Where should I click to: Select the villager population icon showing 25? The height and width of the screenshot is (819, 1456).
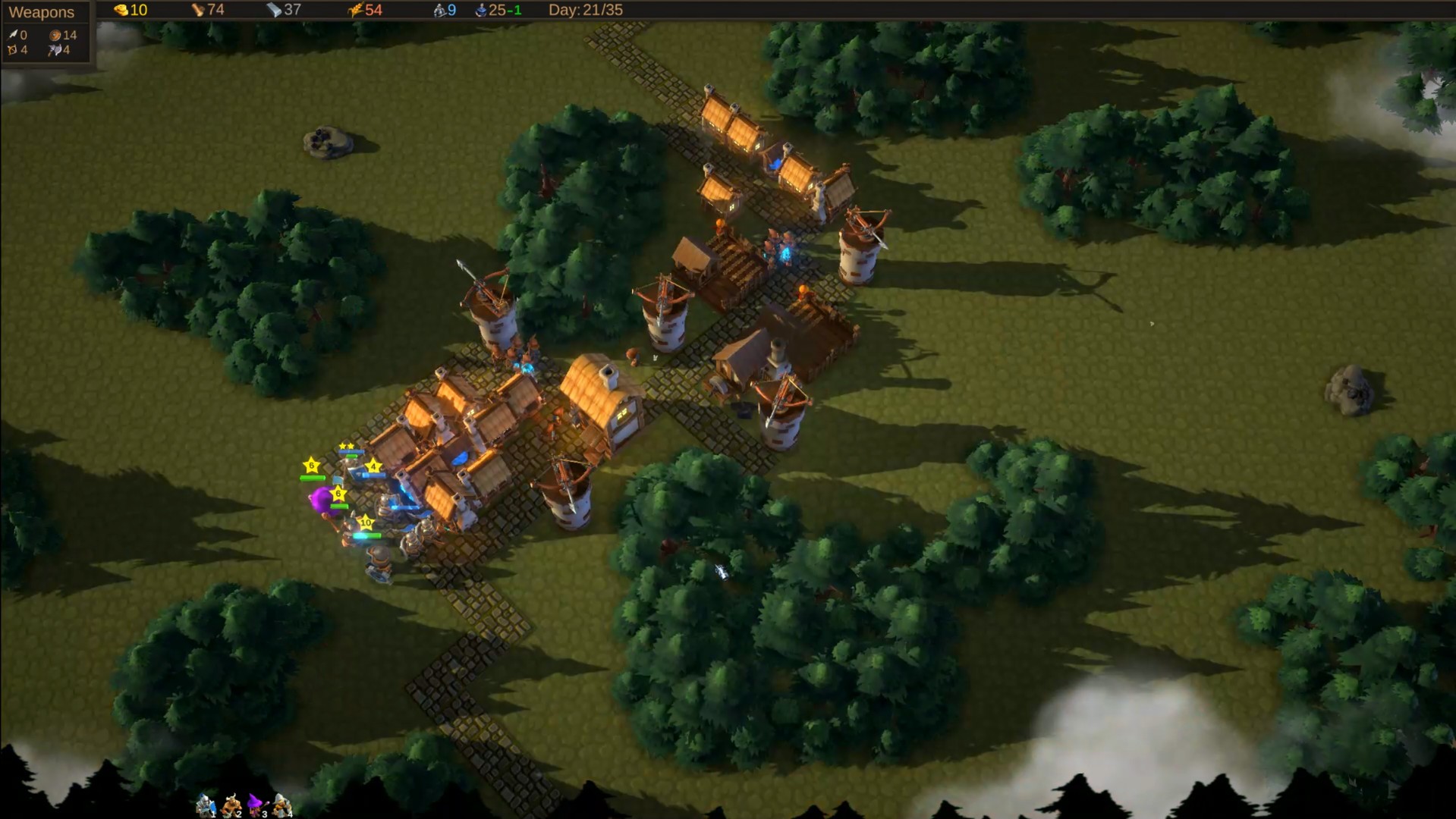pos(481,11)
